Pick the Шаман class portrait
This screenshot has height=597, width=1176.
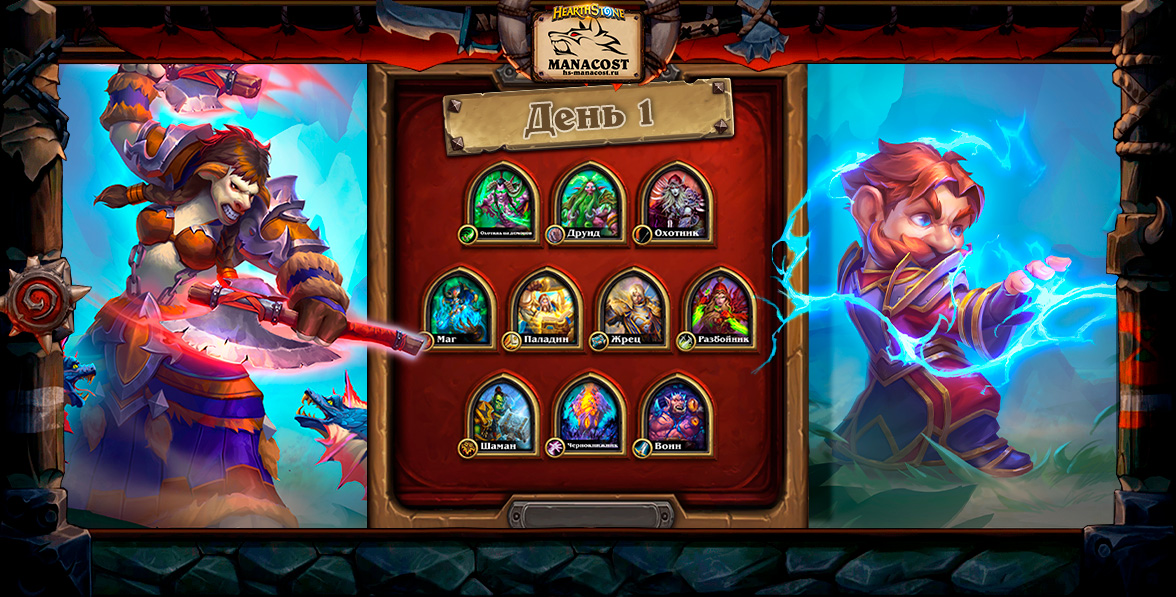502,412
